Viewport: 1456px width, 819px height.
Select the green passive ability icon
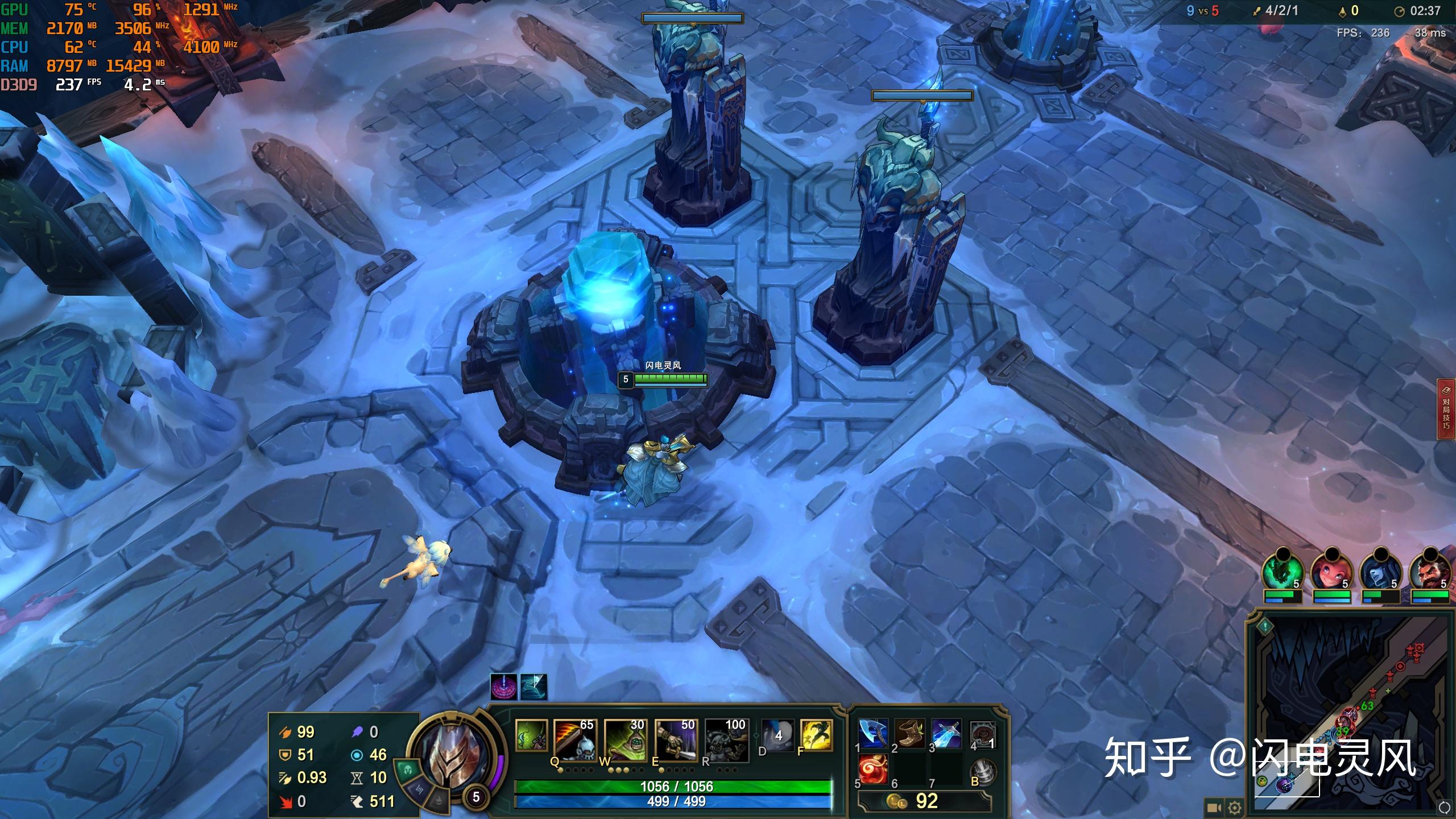point(531,734)
